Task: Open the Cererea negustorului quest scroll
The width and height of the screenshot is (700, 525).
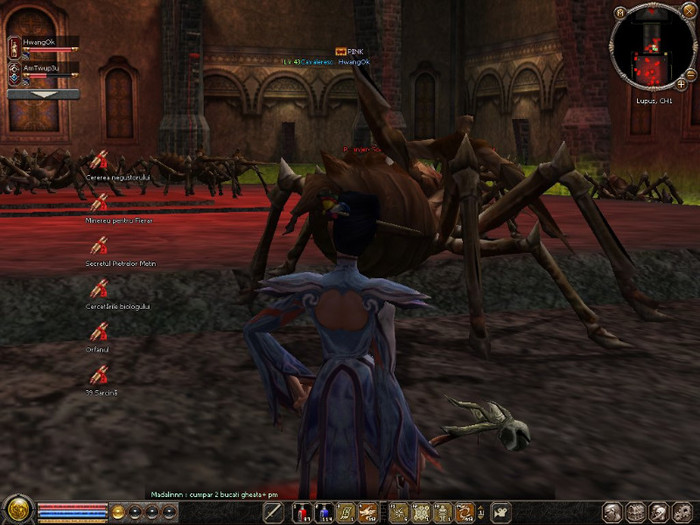Action: (x=98, y=160)
